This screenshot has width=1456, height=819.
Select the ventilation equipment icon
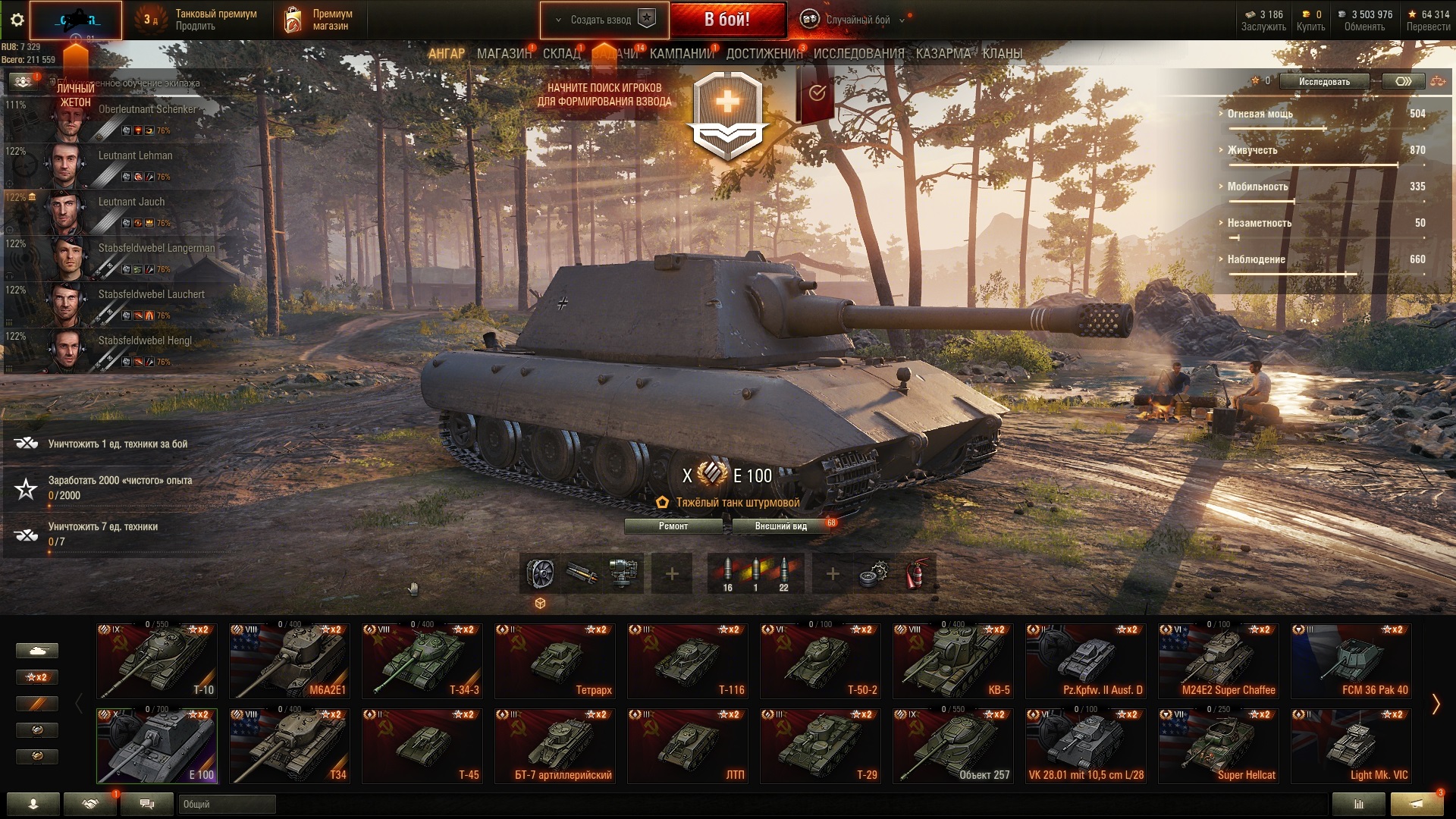(x=541, y=573)
